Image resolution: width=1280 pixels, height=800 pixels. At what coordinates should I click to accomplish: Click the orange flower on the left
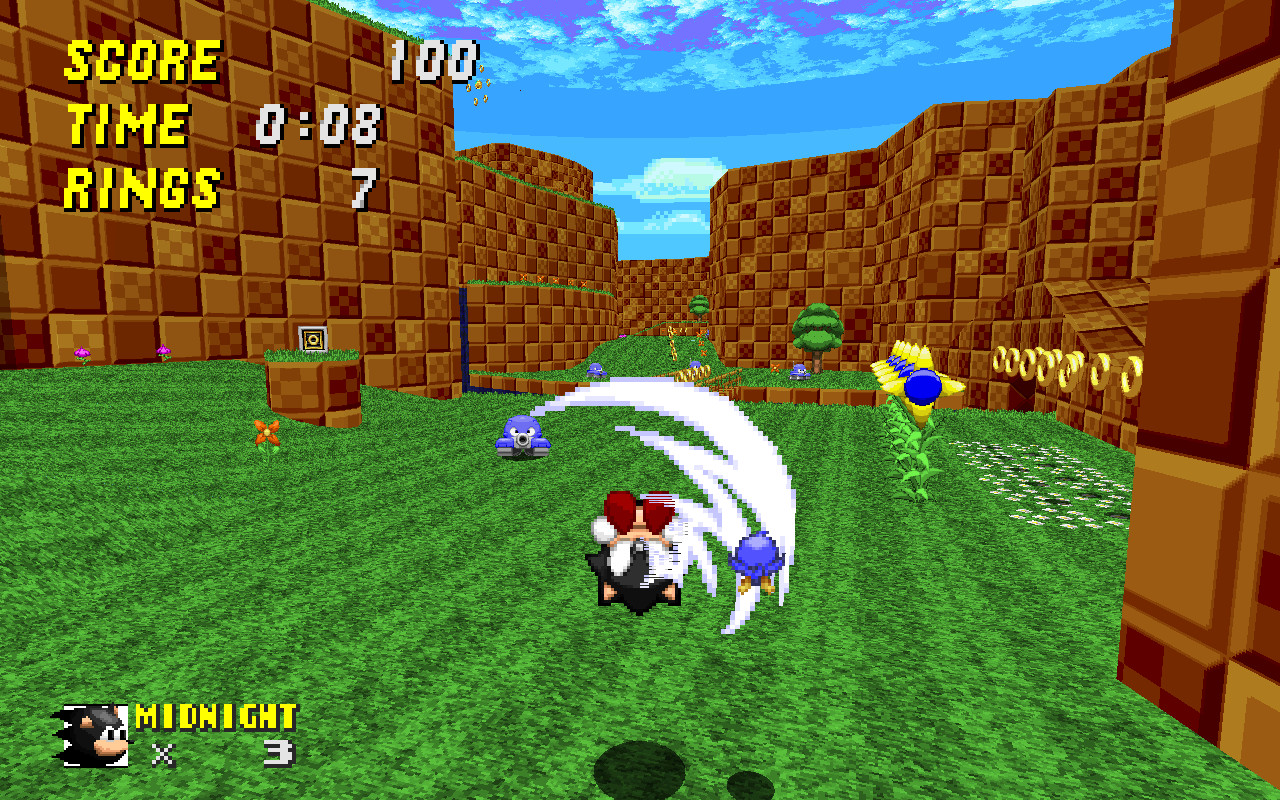tap(266, 434)
